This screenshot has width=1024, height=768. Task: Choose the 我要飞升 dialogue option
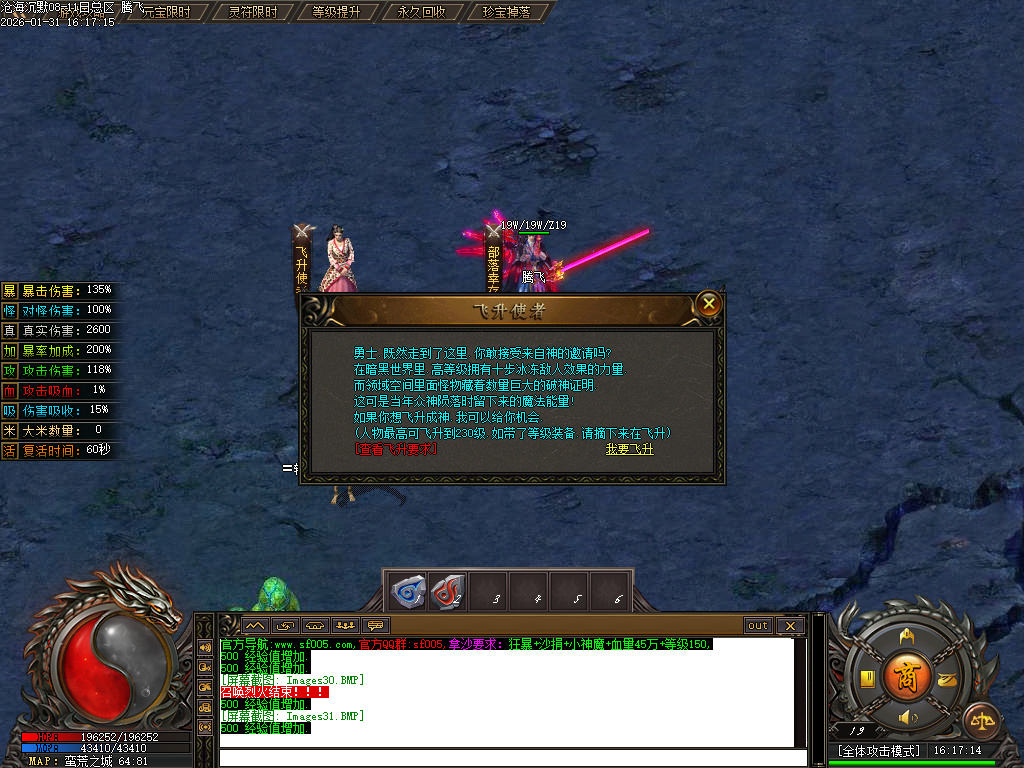(x=629, y=449)
